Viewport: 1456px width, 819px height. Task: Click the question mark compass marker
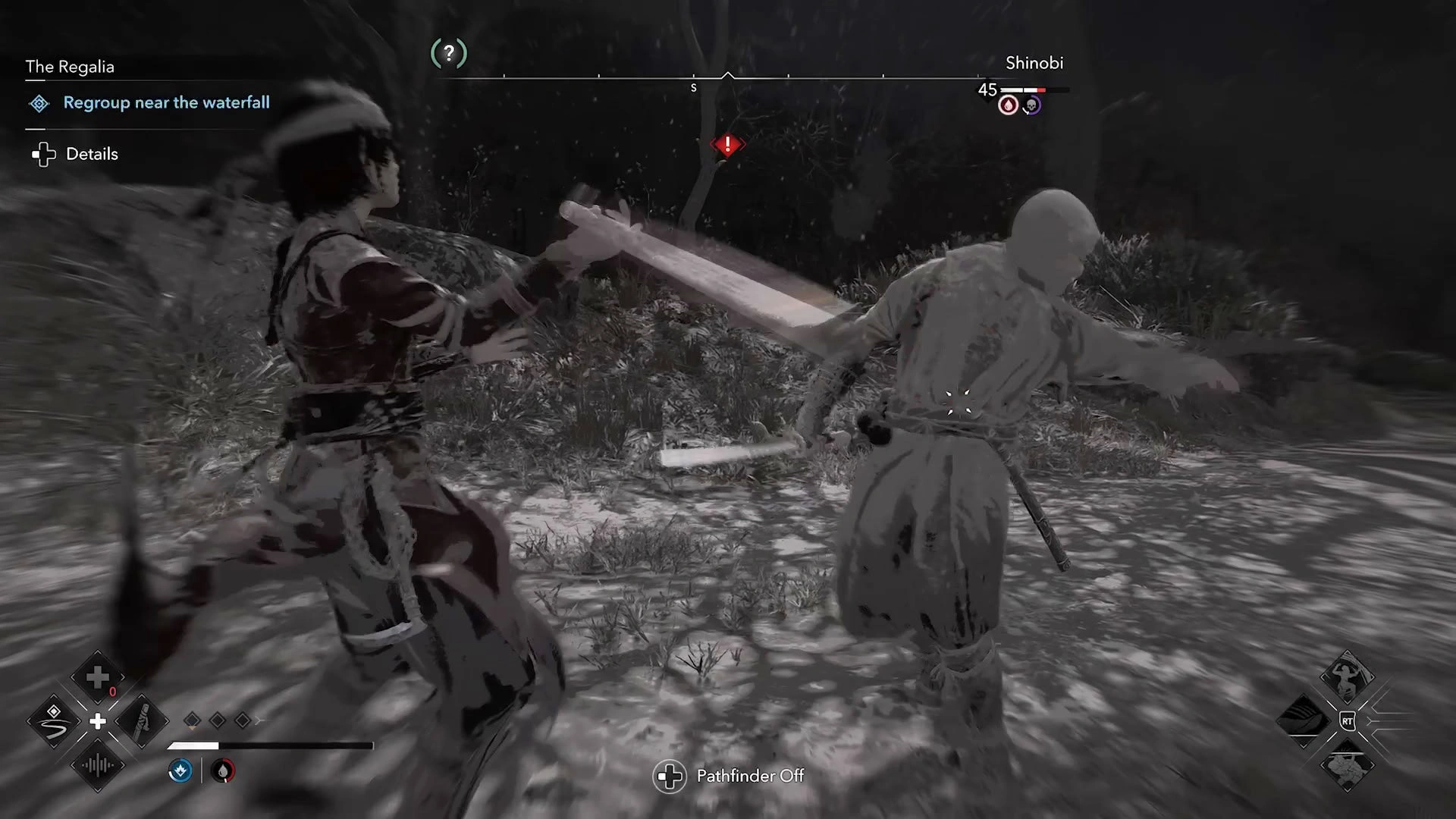coord(449,53)
